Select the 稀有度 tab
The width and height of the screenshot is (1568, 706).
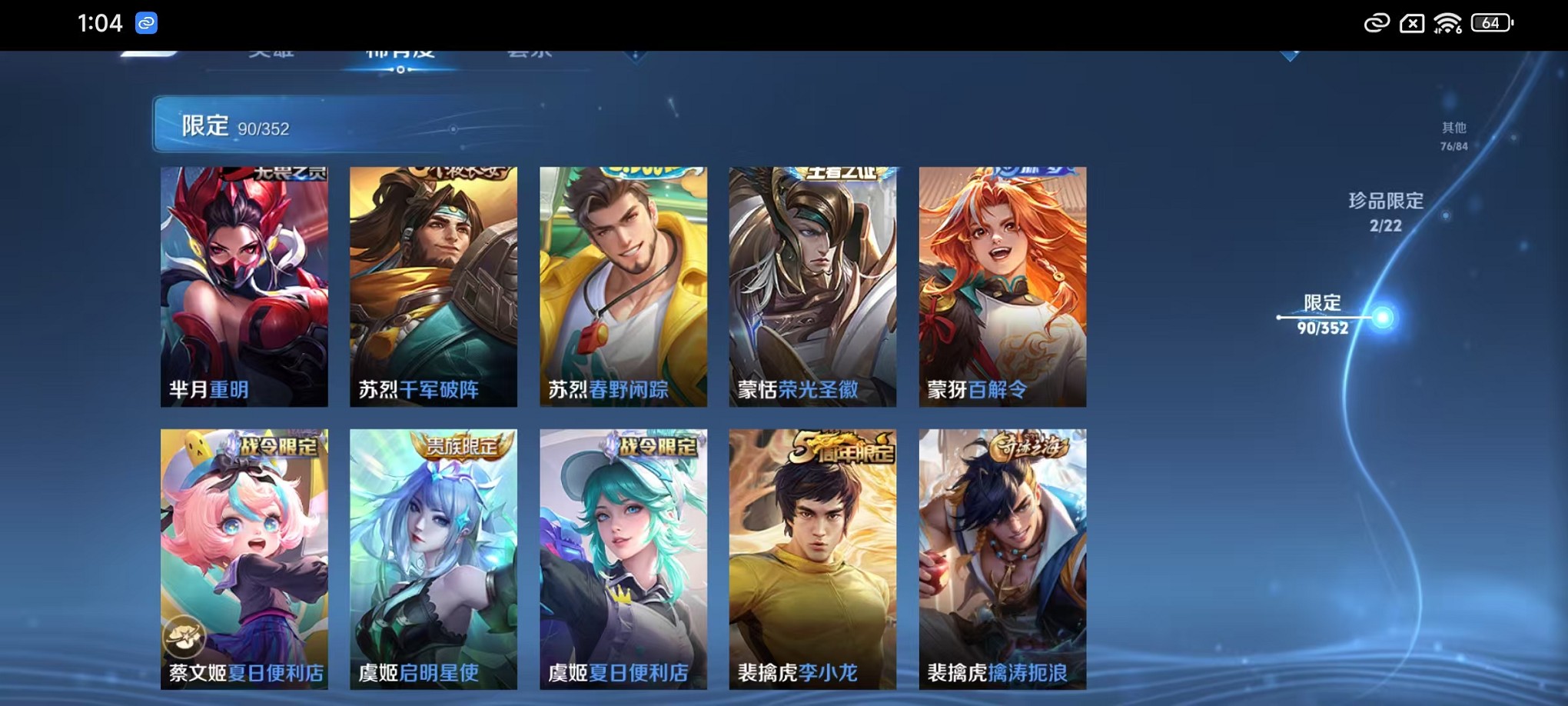(x=400, y=55)
